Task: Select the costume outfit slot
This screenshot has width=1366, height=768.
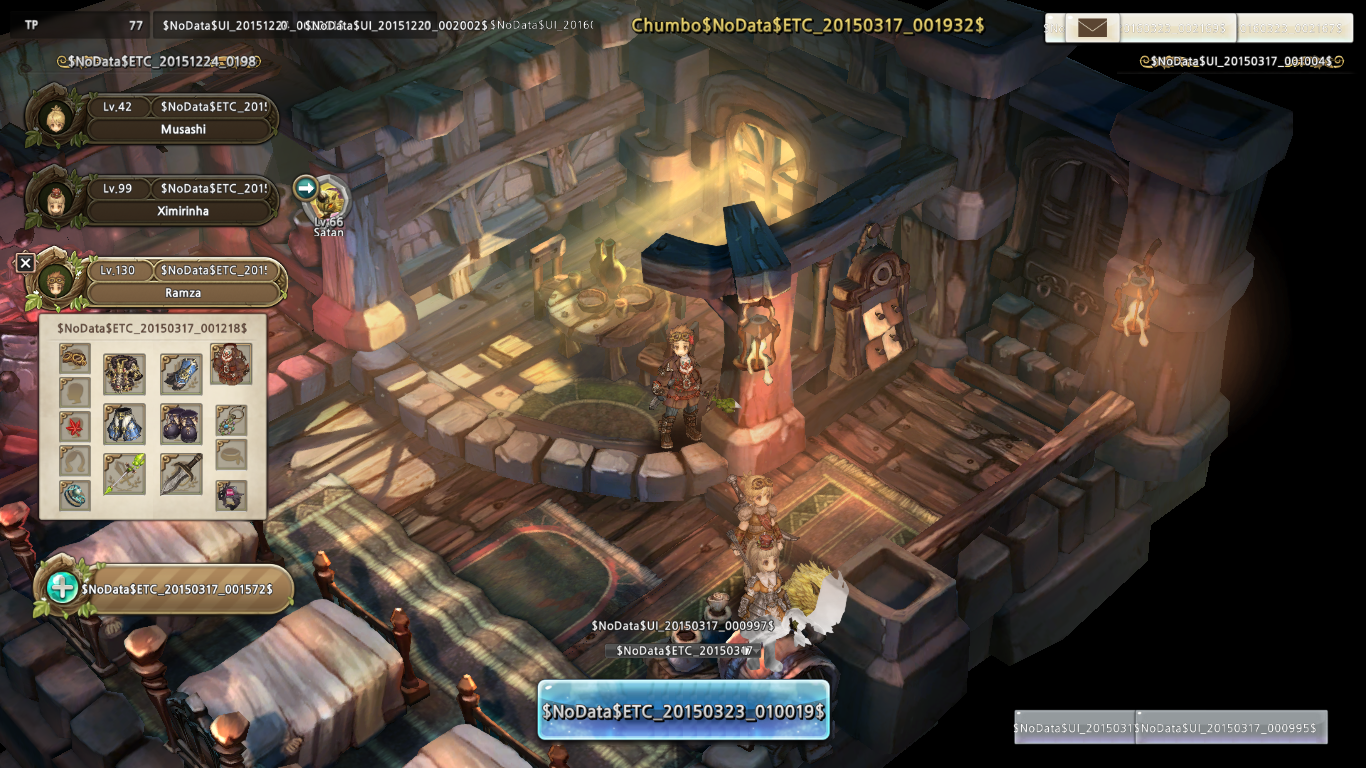Action: [x=231, y=364]
